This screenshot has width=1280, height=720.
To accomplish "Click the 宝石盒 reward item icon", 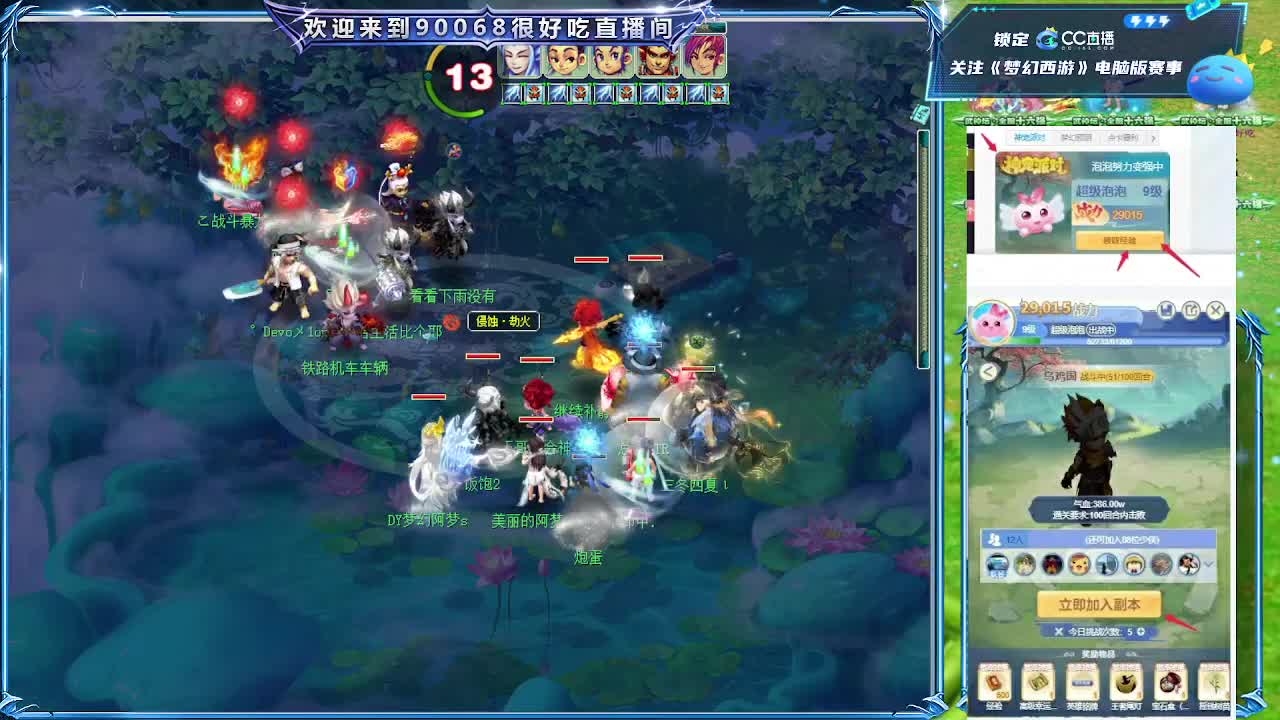I will point(1169,683).
